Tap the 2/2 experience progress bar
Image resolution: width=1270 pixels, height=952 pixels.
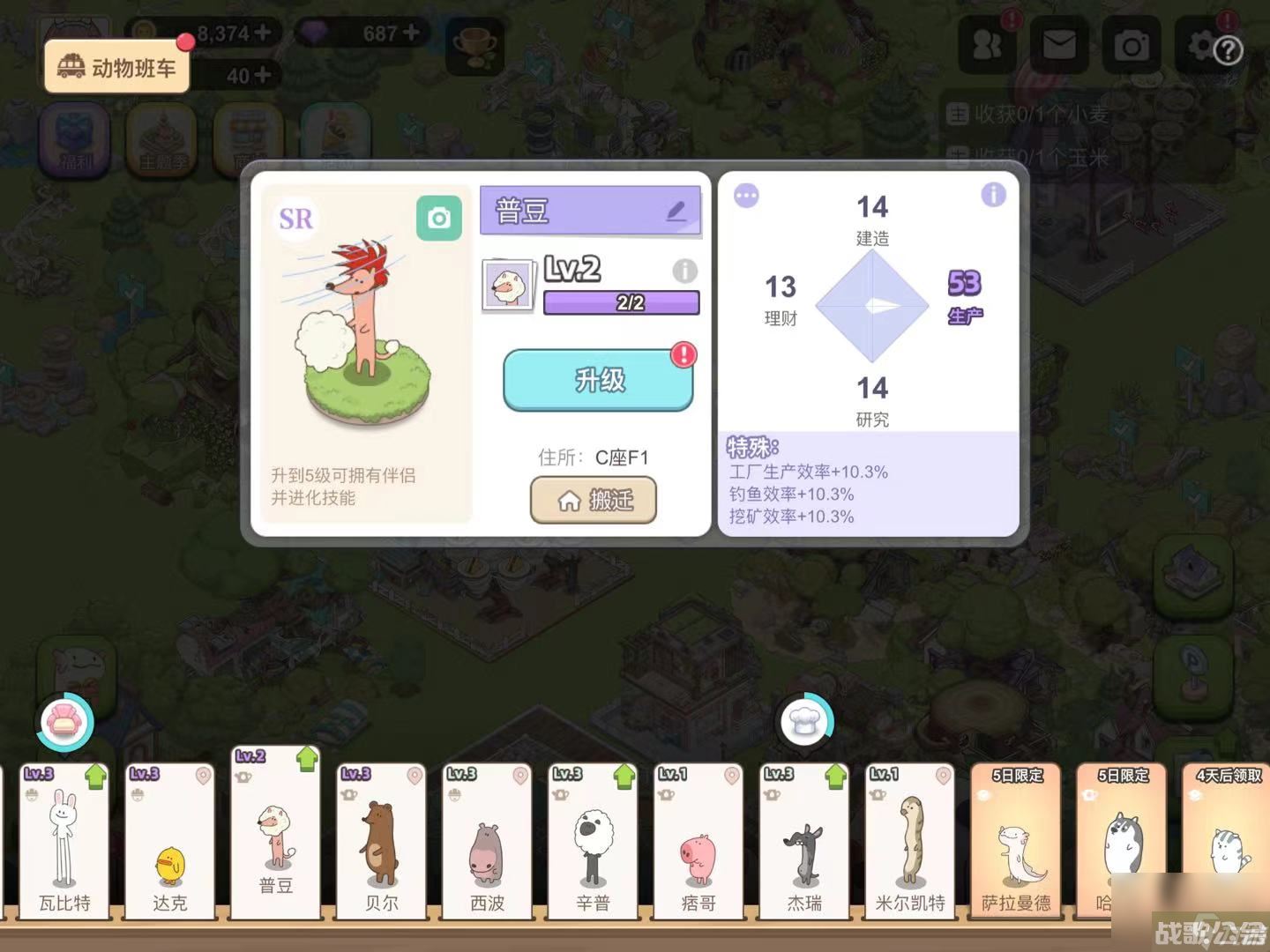click(620, 303)
